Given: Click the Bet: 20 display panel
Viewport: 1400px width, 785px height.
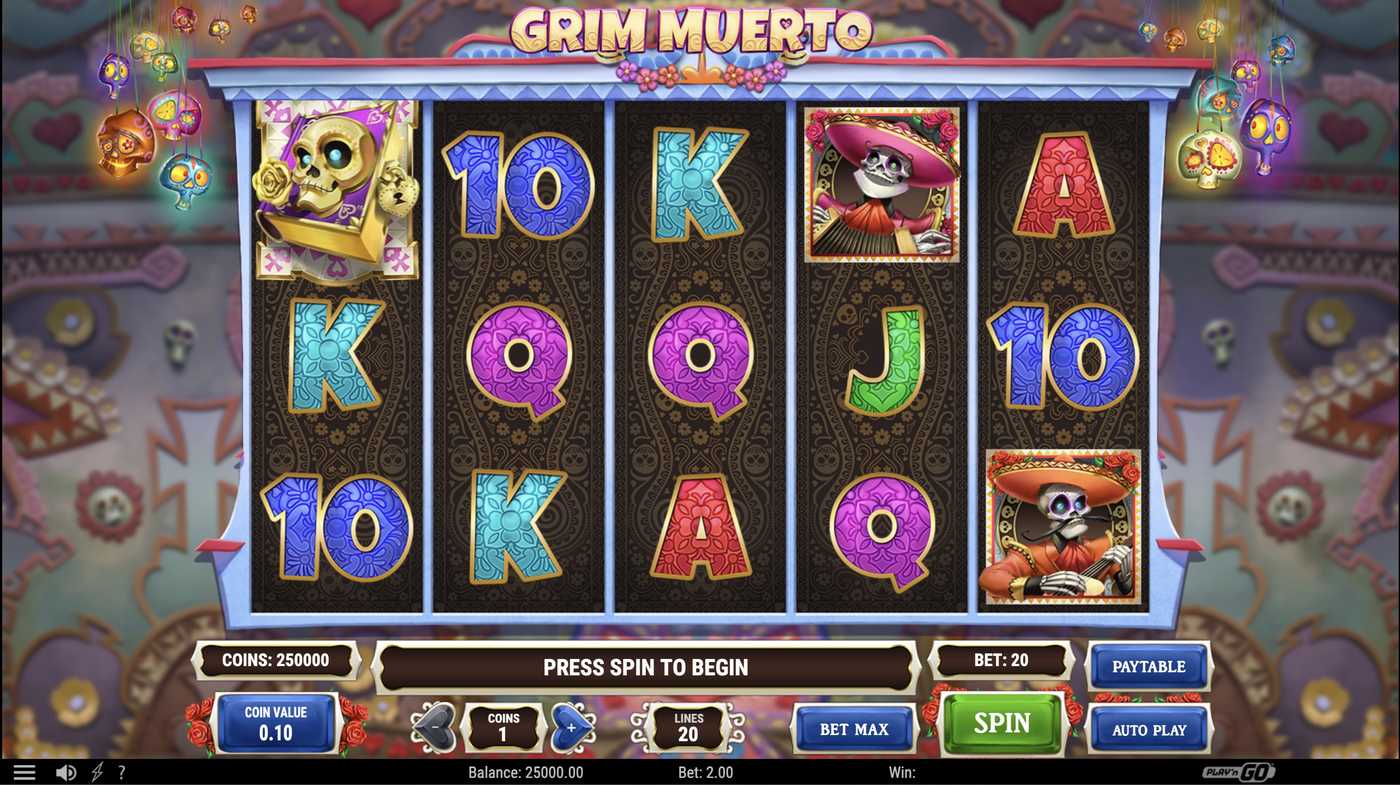Looking at the screenshot, I should pyautogui.click(x=1001, y=659).
